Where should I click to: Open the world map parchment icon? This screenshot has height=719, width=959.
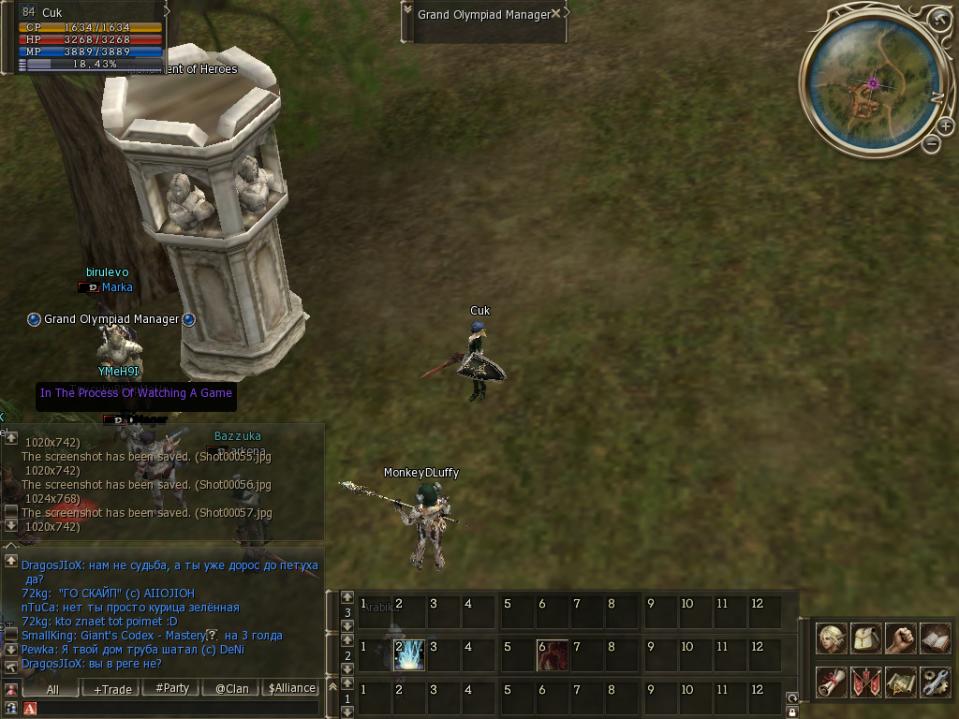(900, 682)
